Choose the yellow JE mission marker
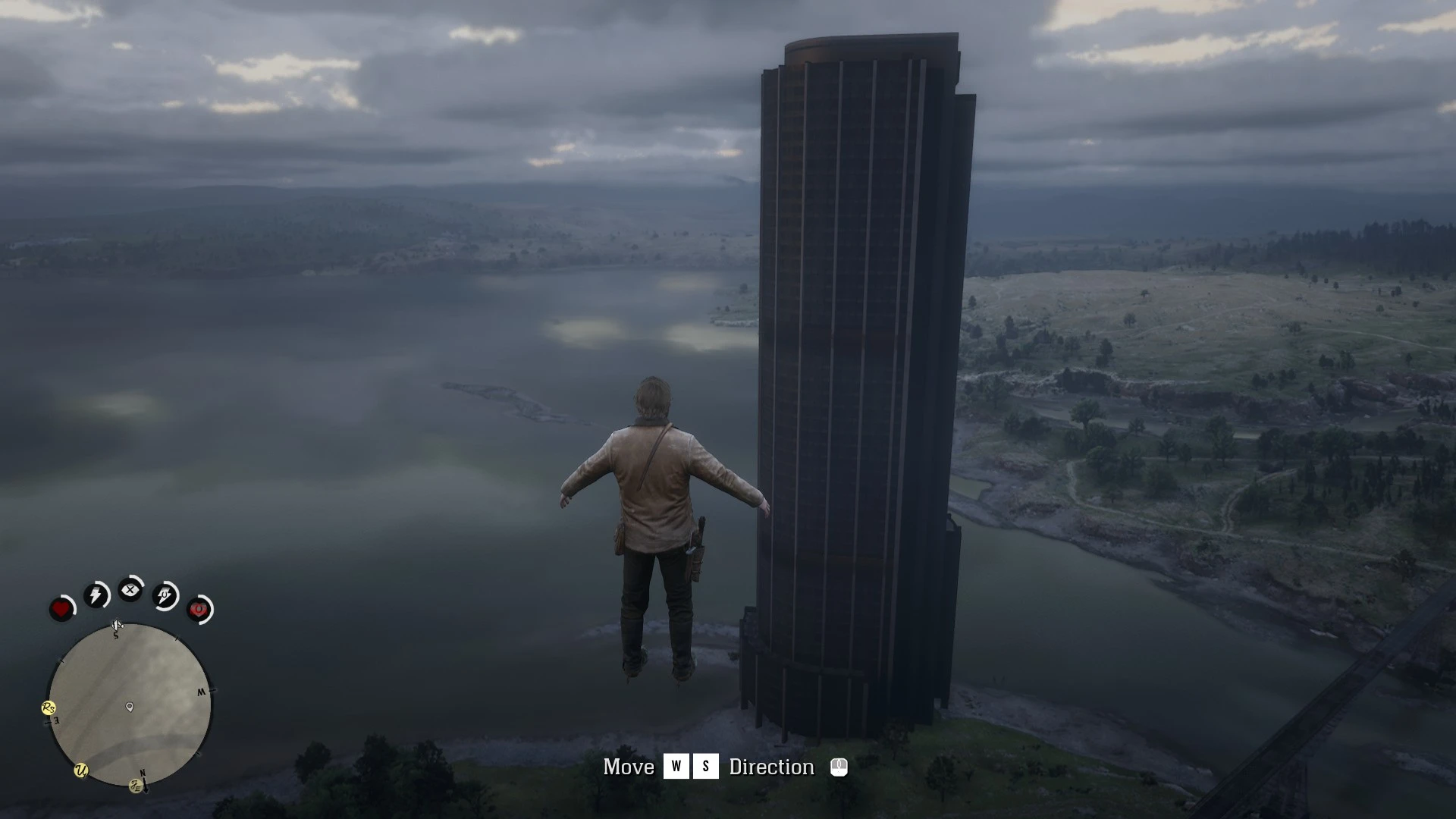 click(x=136, y=785)
